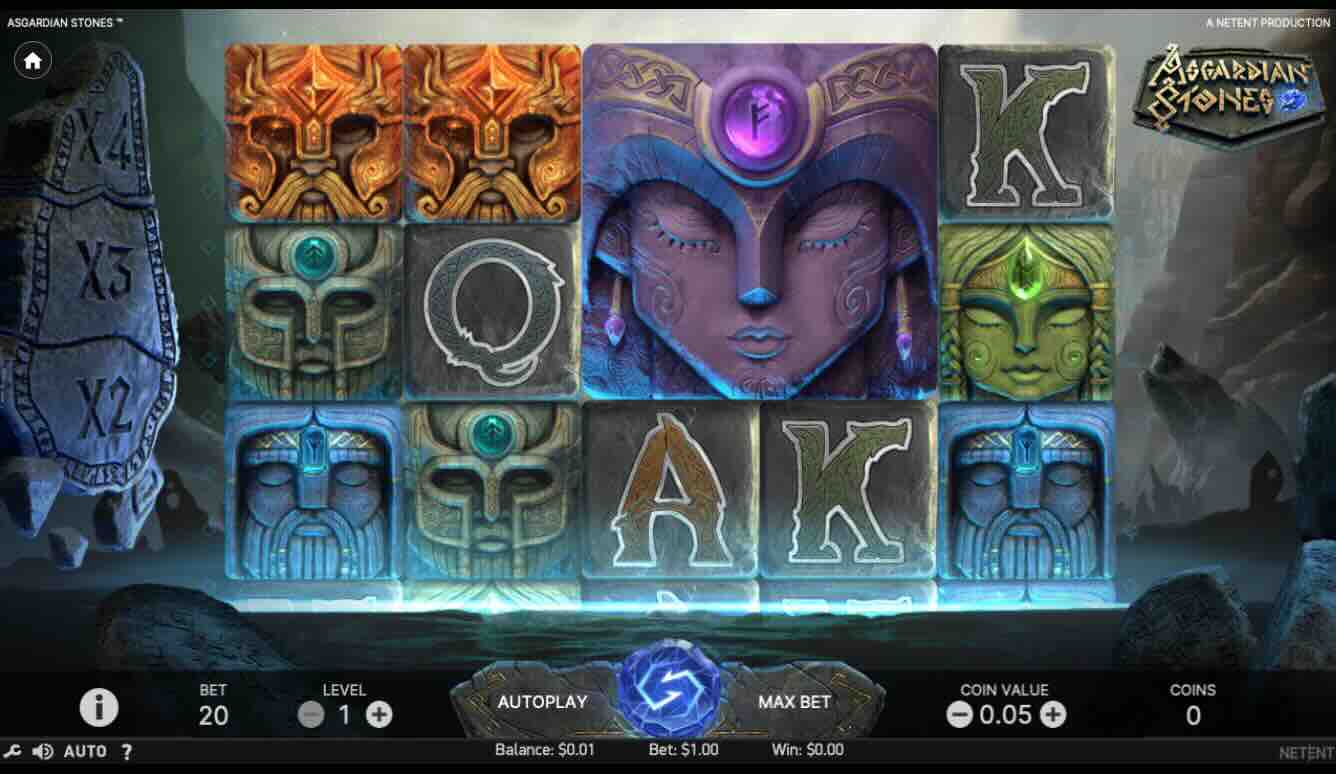1336x774 pixels.
Task: Click the Balance amount in the status bar
Action: (545, 748)
